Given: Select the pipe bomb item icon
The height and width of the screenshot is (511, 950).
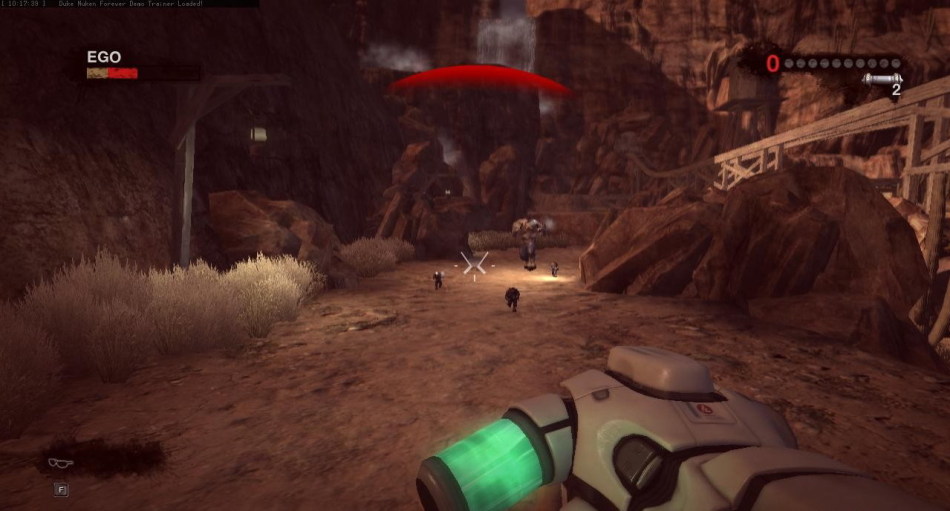Looking at the screenshot, I should [x=882, y=80].
